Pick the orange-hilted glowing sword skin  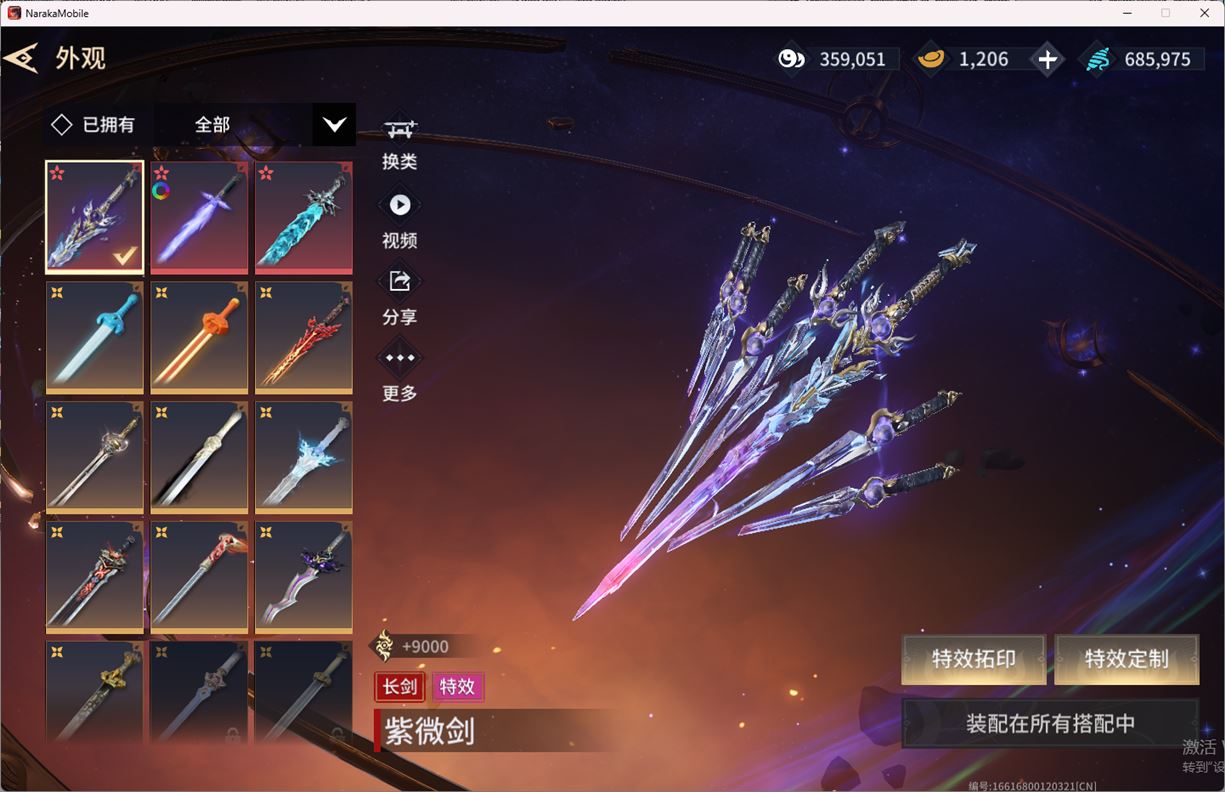(x=199, y=336)
